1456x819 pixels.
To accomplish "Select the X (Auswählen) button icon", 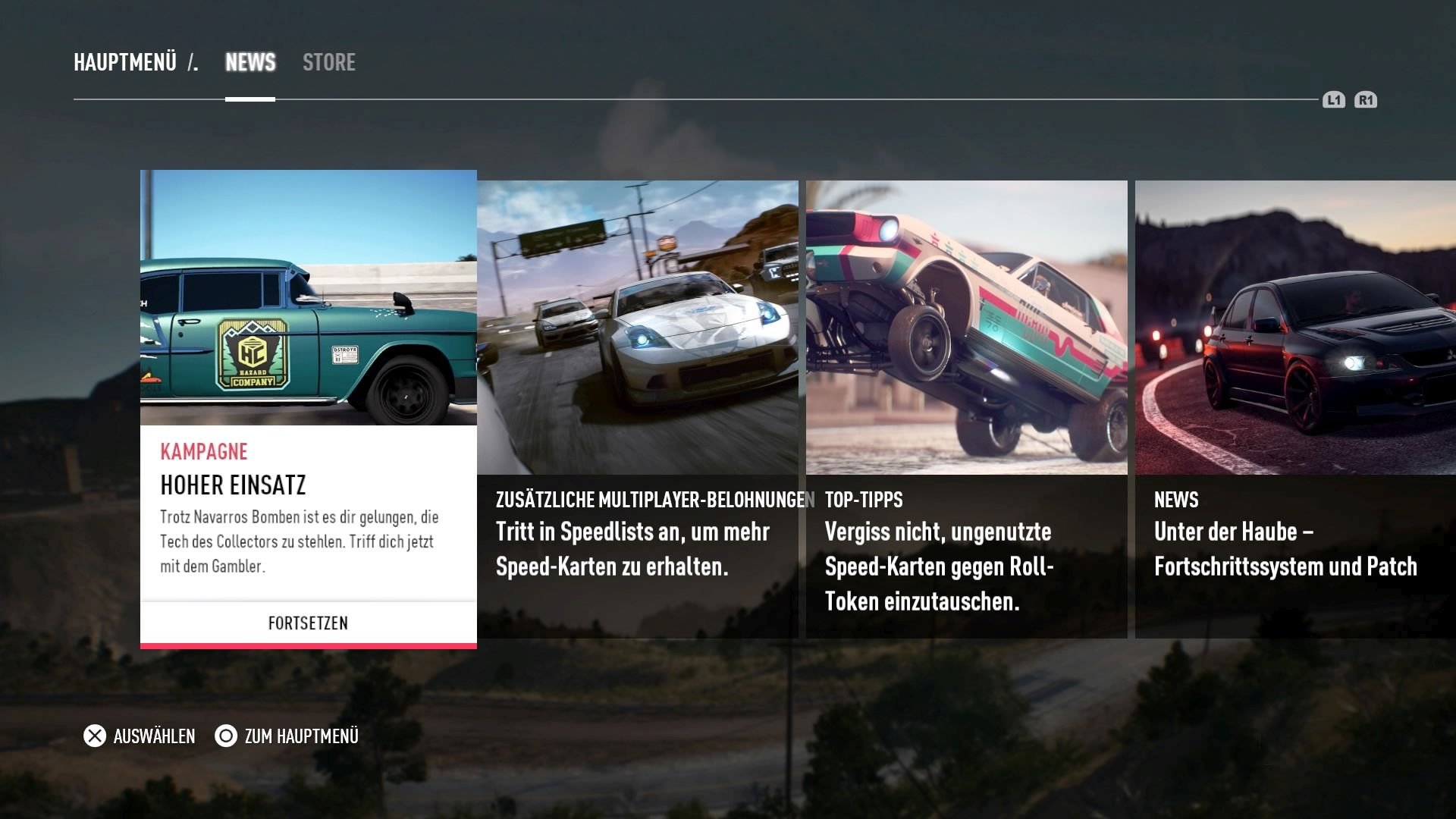I will [x=93, y=736].
